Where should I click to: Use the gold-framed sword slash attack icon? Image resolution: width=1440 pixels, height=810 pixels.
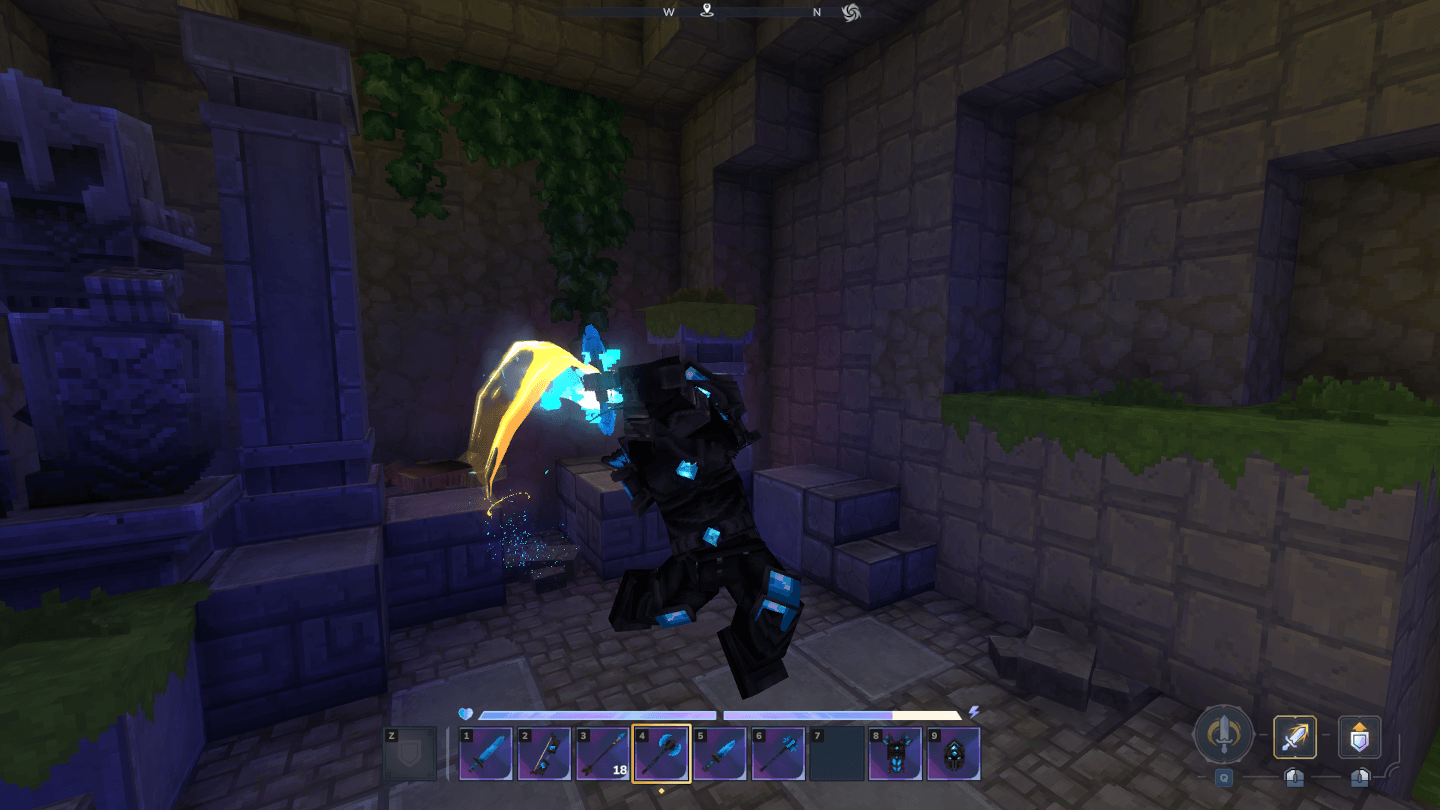[1295, 737]
